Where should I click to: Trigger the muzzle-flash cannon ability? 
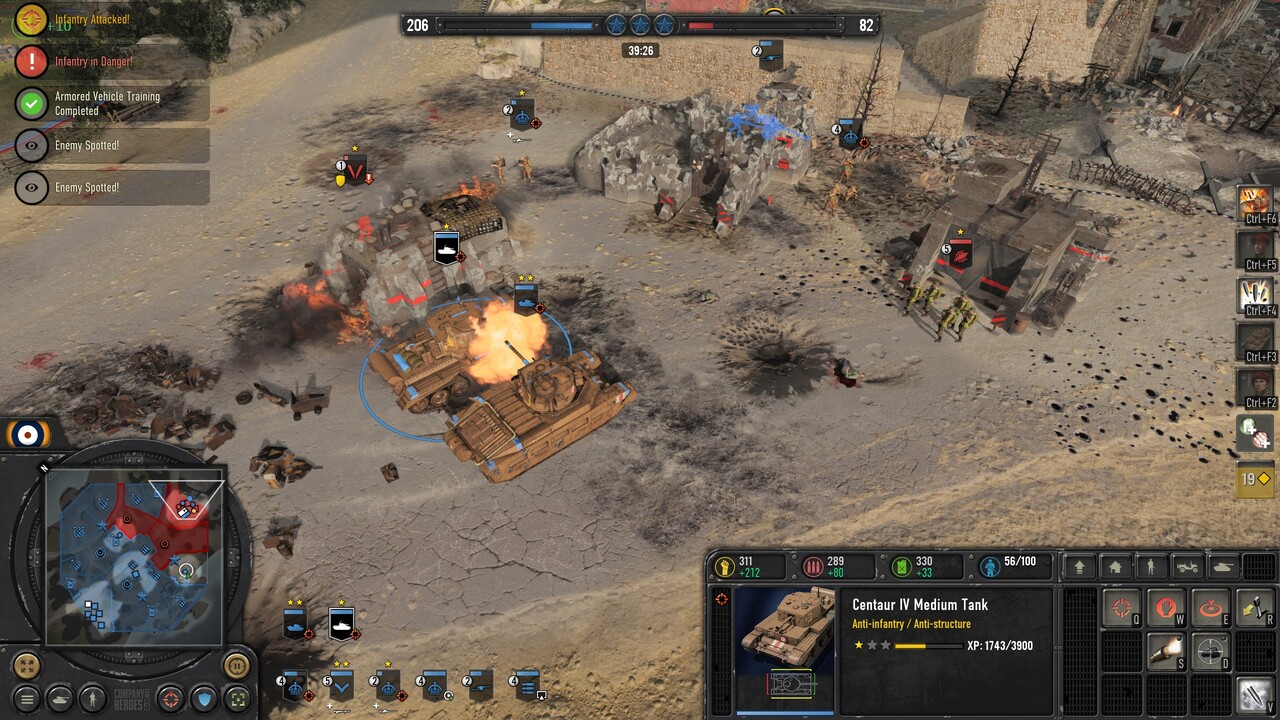(1166, 651)
